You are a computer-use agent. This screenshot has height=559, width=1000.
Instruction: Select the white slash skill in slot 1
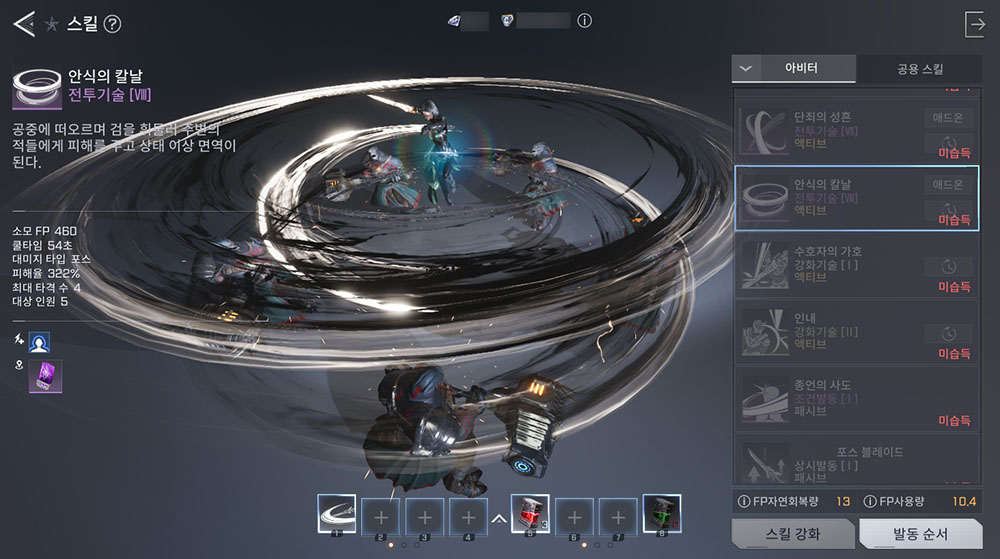336,514
